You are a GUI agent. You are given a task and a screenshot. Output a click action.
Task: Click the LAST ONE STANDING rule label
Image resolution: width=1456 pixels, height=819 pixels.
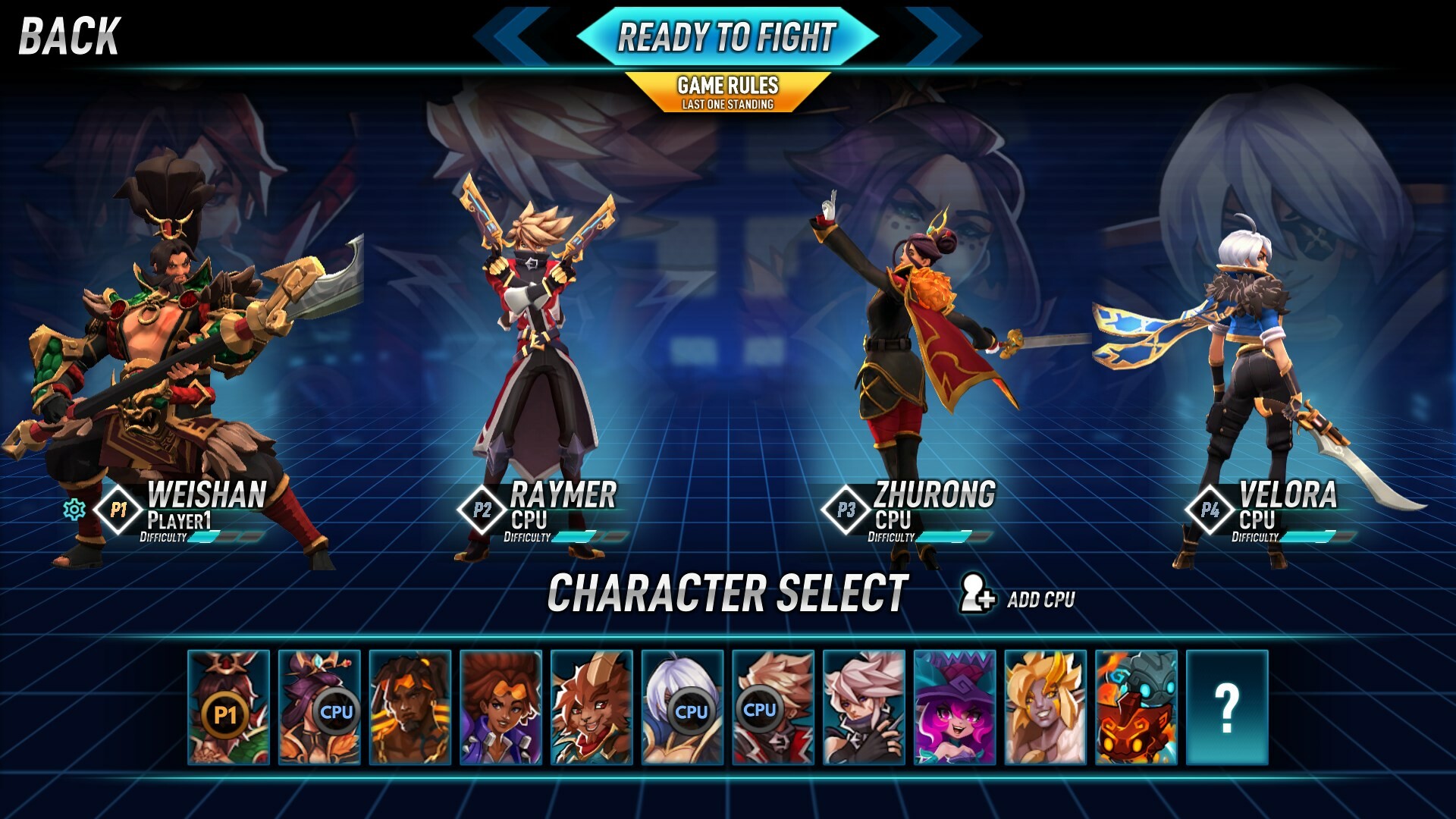[x=728, y=105]
